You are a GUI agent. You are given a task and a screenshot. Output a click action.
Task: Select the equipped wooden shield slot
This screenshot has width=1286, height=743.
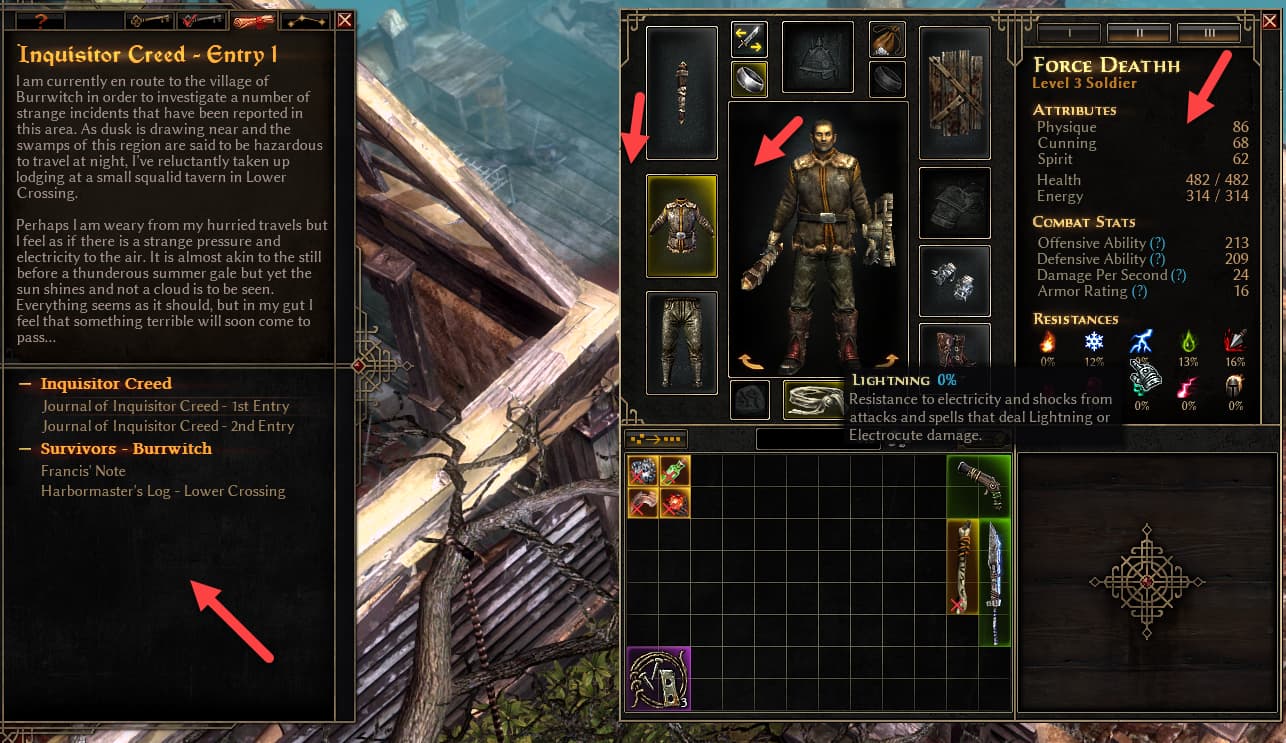(955, 92)
